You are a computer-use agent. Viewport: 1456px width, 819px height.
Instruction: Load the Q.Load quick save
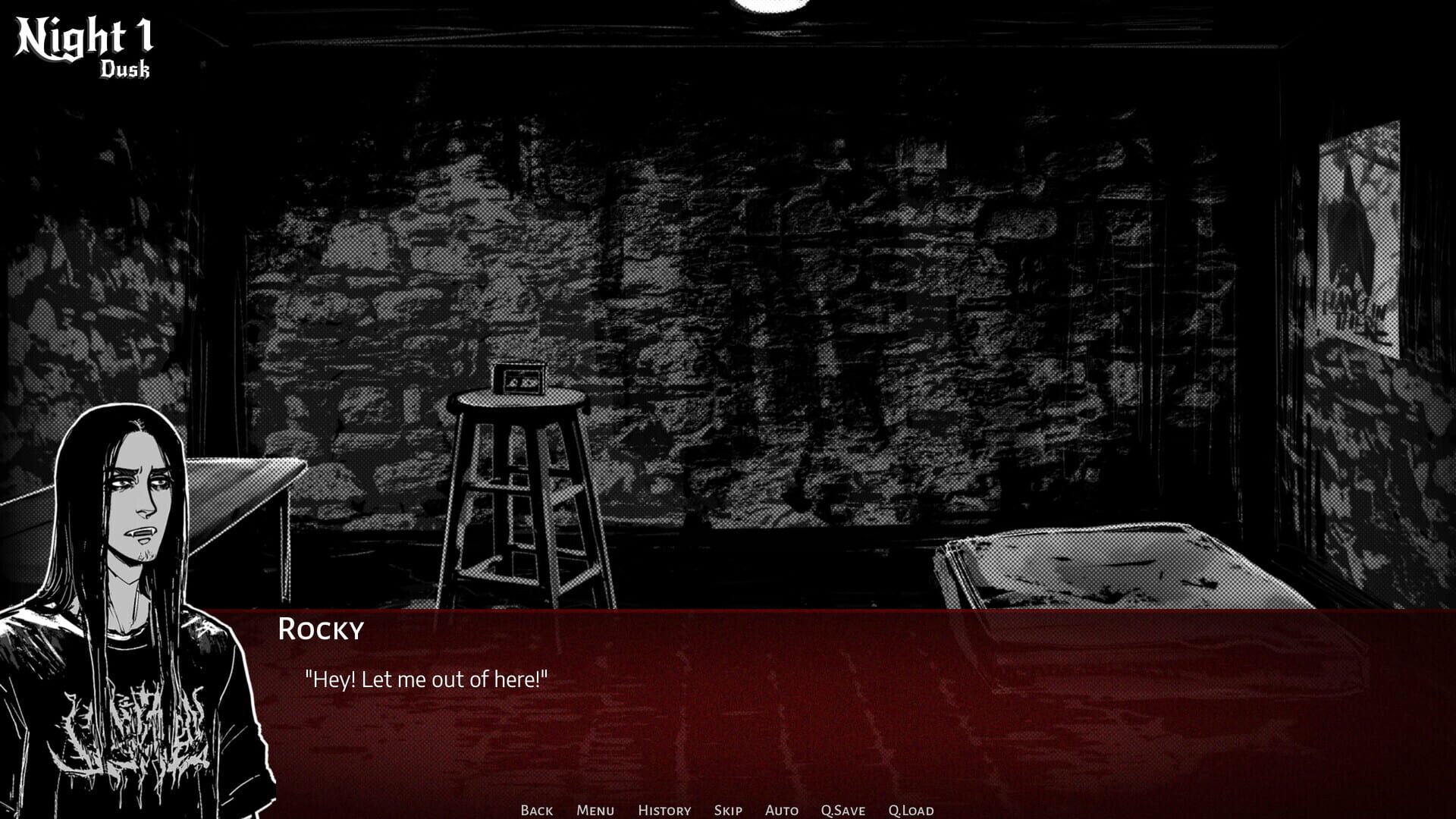coord(911,810)
